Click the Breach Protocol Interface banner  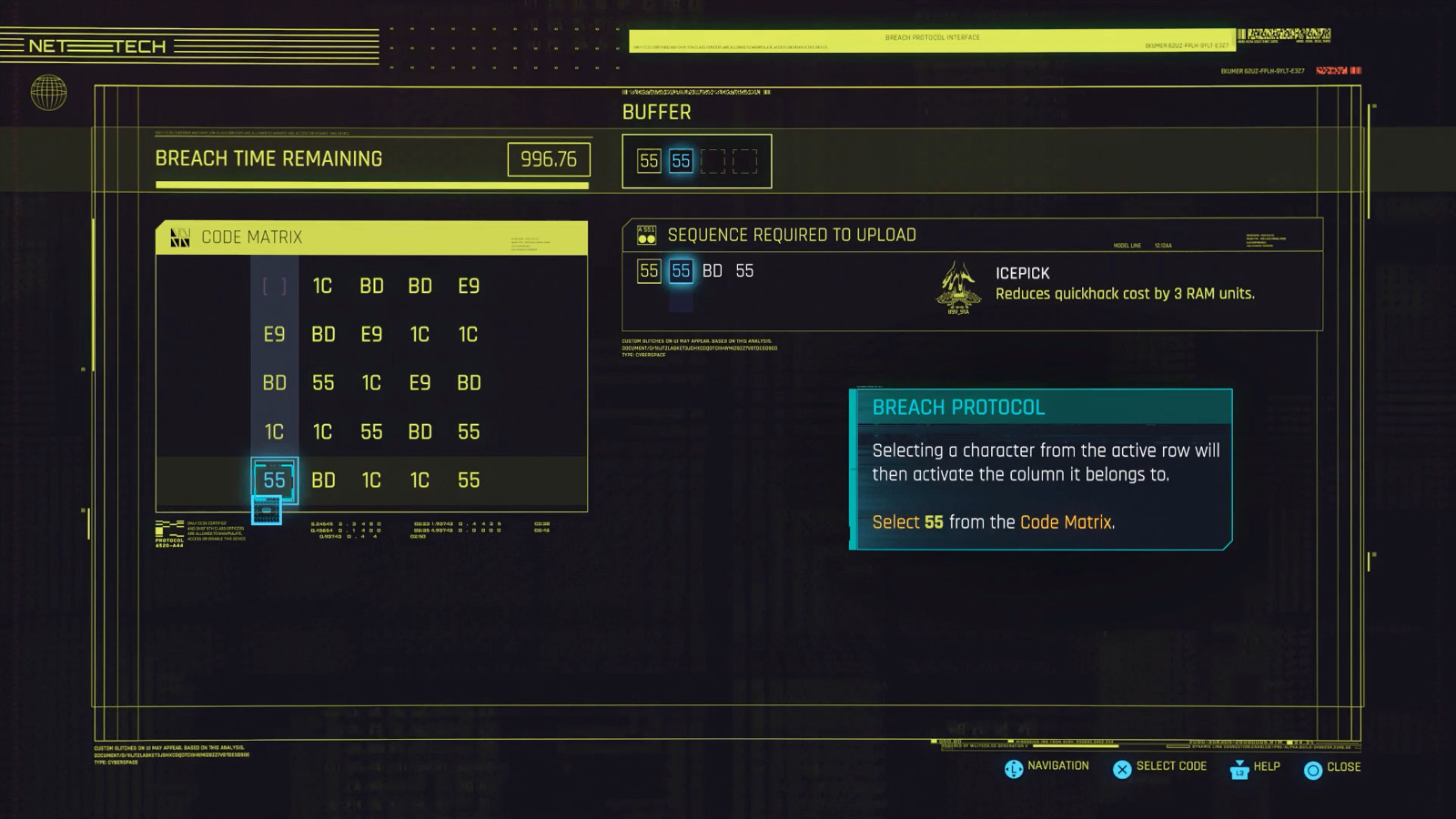932,37
